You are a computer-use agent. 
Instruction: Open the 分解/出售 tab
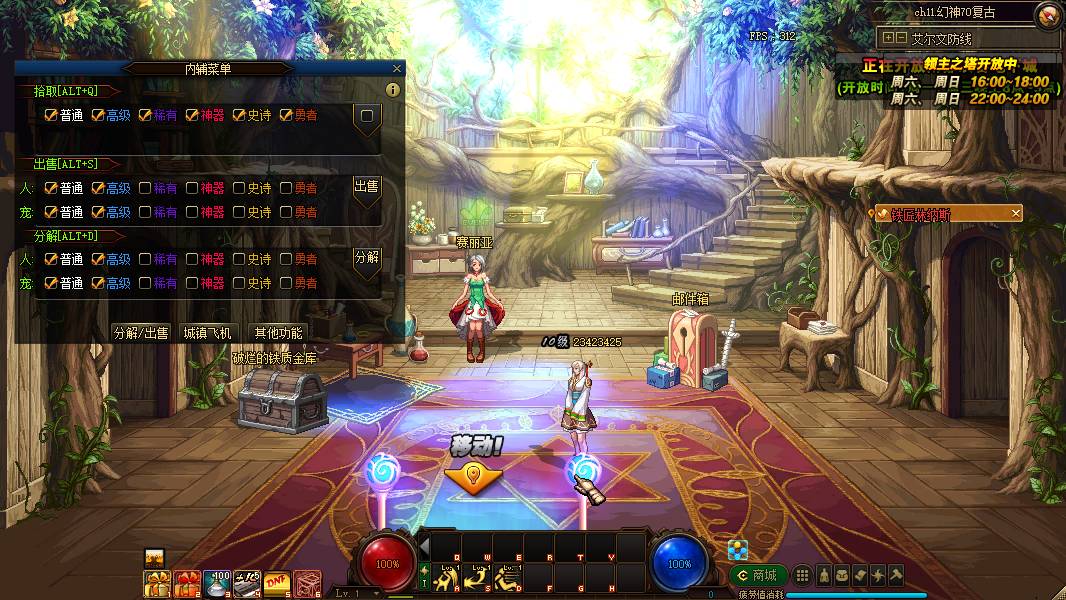pos(141,333)
